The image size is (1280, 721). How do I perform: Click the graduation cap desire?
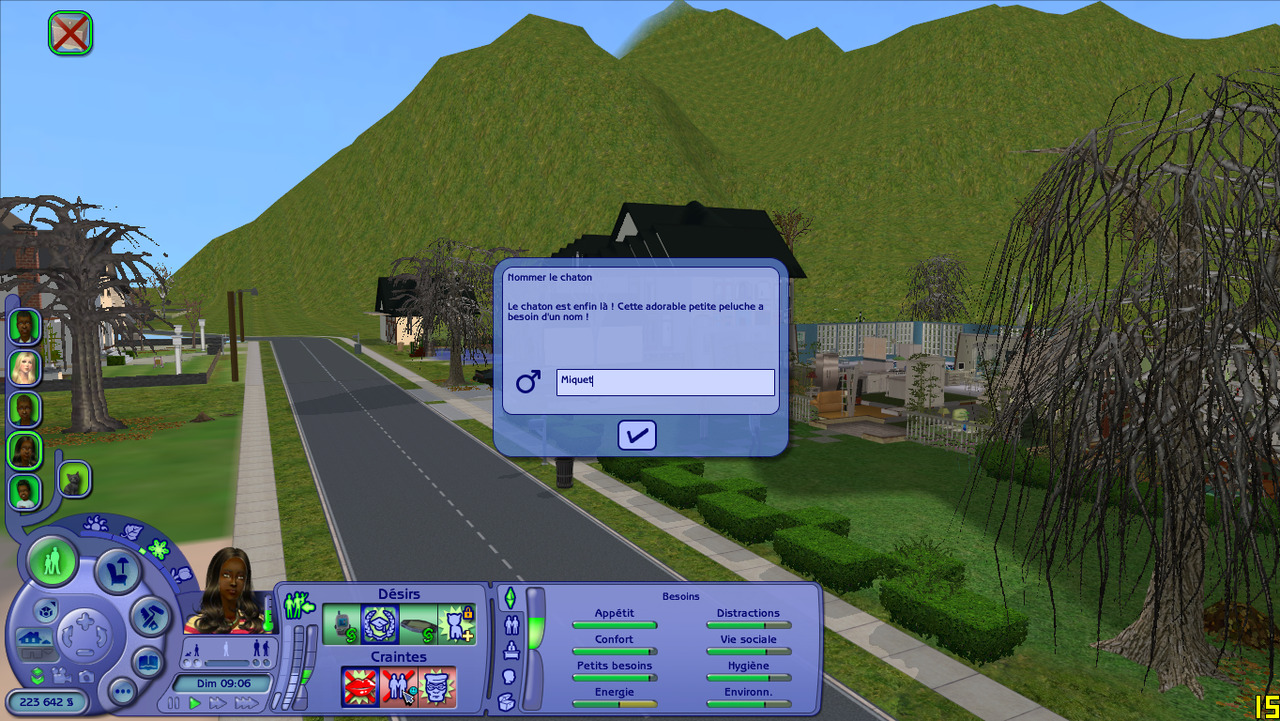[x=379, y=625]
